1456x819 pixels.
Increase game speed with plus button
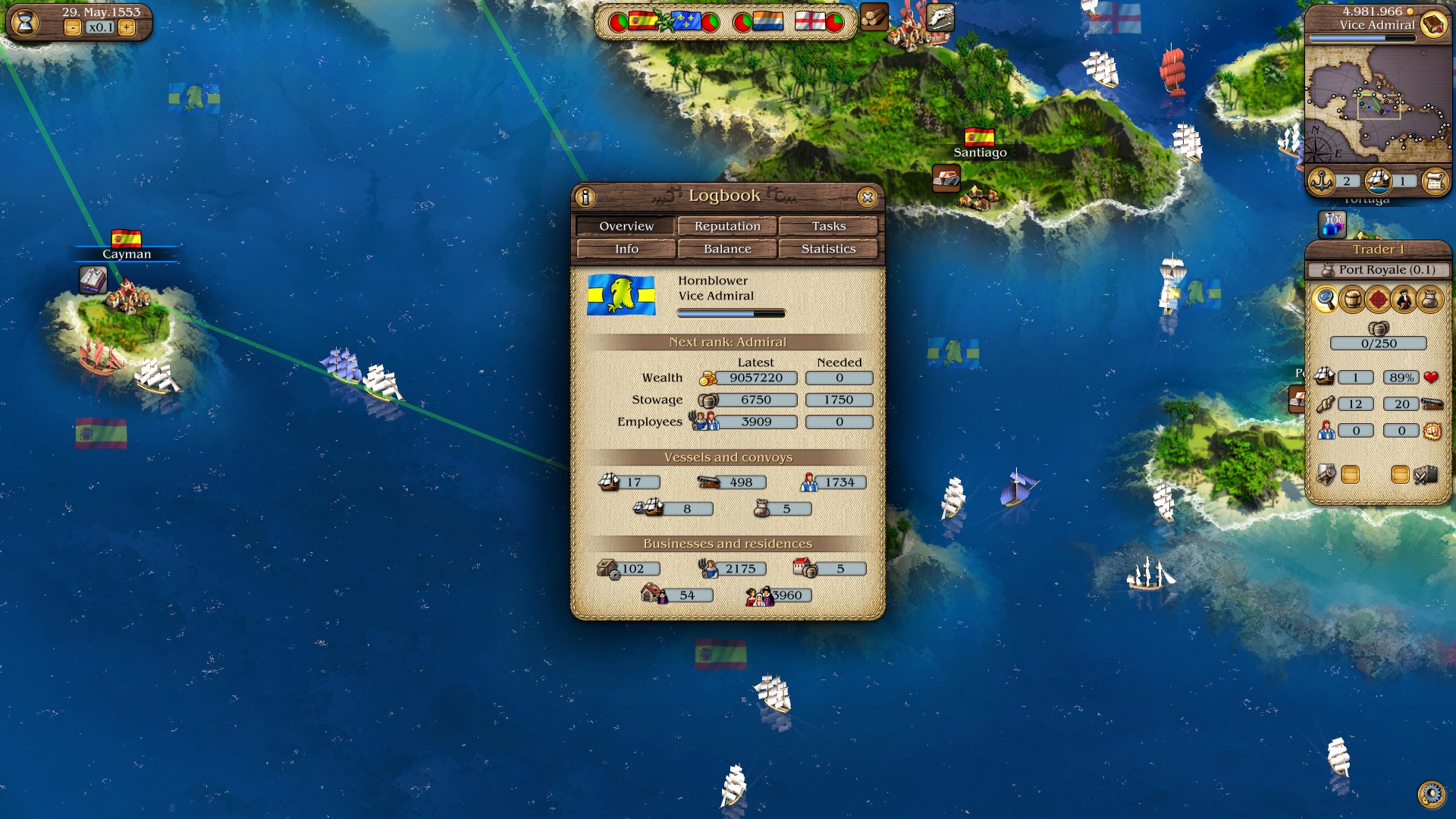coord(127,28)
